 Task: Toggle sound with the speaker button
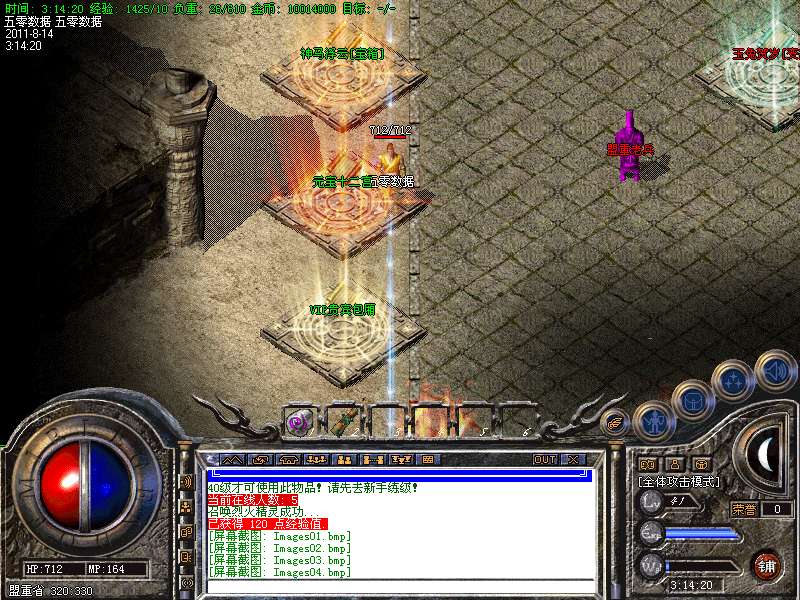(773, 369)
